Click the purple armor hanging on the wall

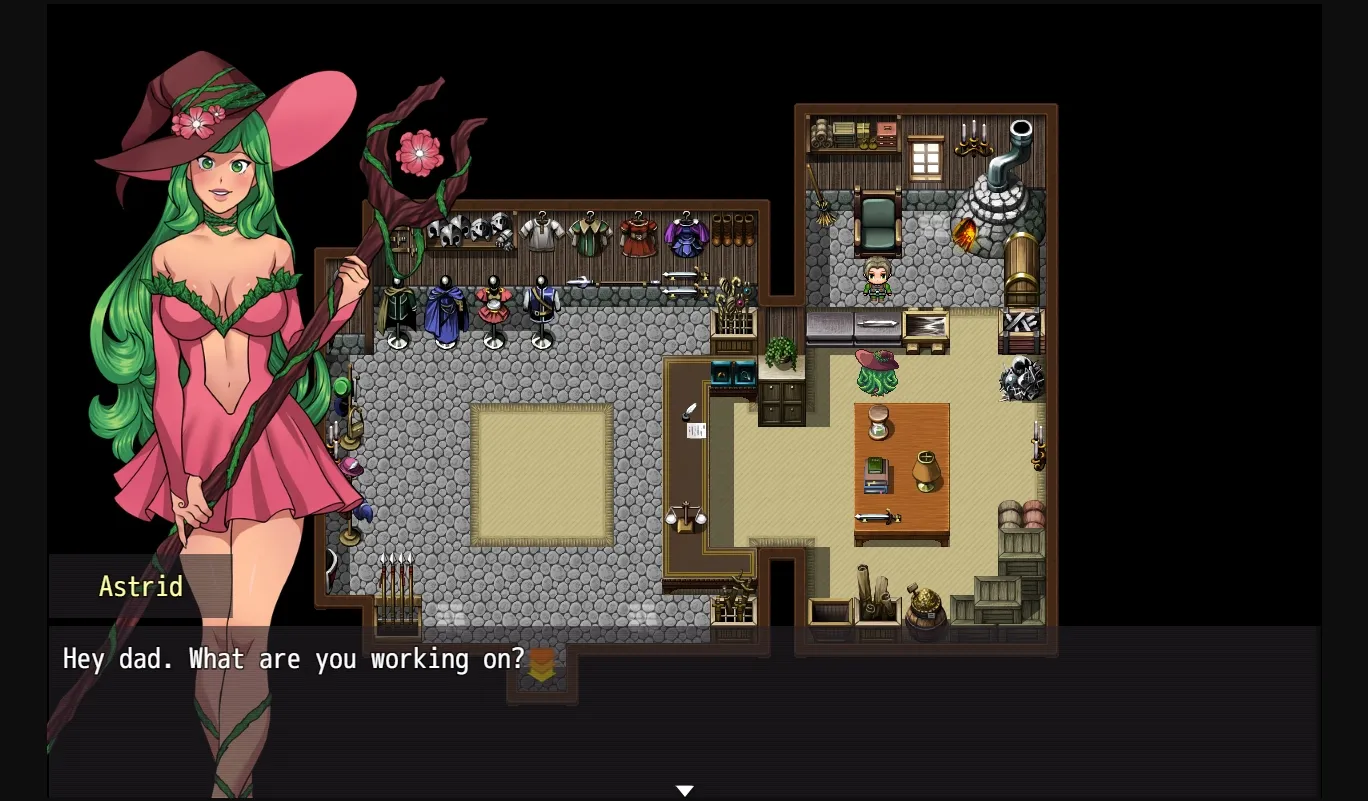pos(686,234)
